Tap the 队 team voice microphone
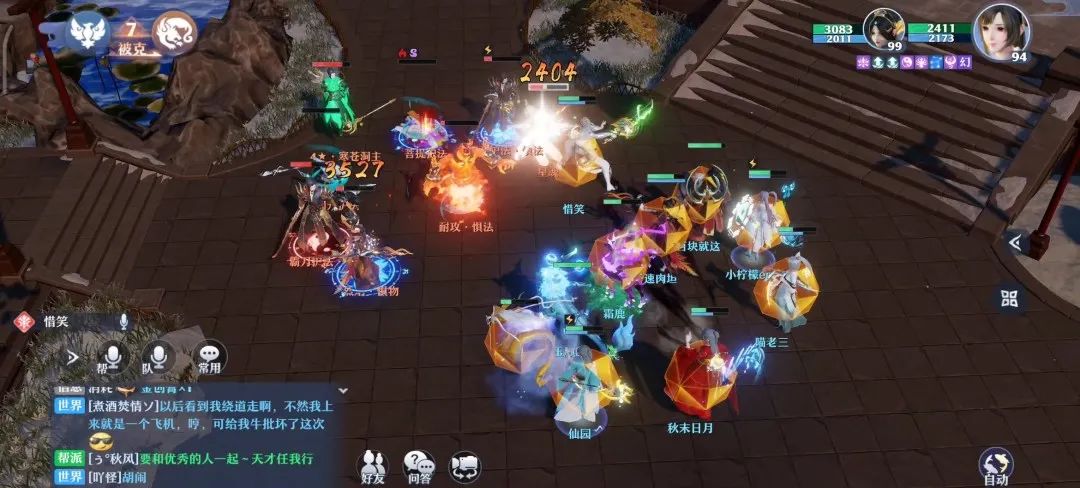 pyautogui.click(x=158, y=357)
